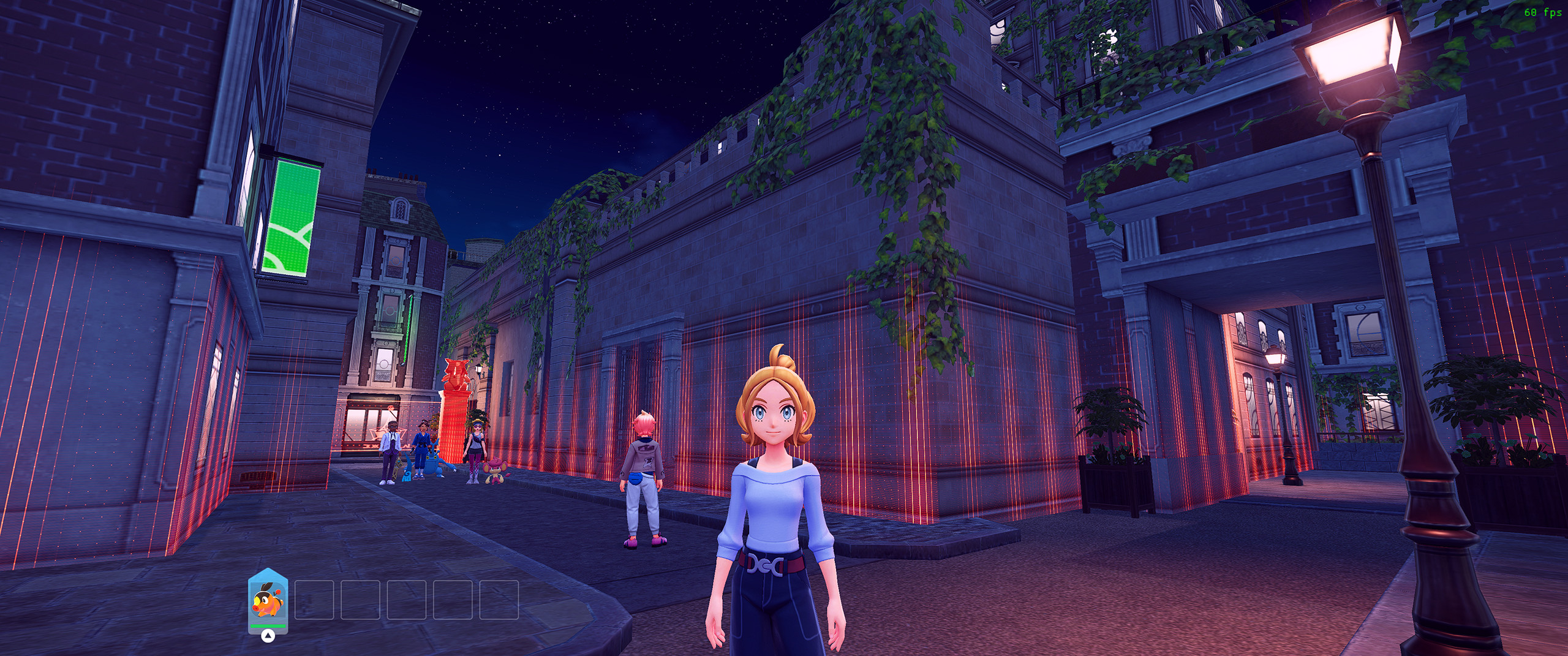Select the Tepig party slot icon
1568x656 pixels.
(268, 602)
